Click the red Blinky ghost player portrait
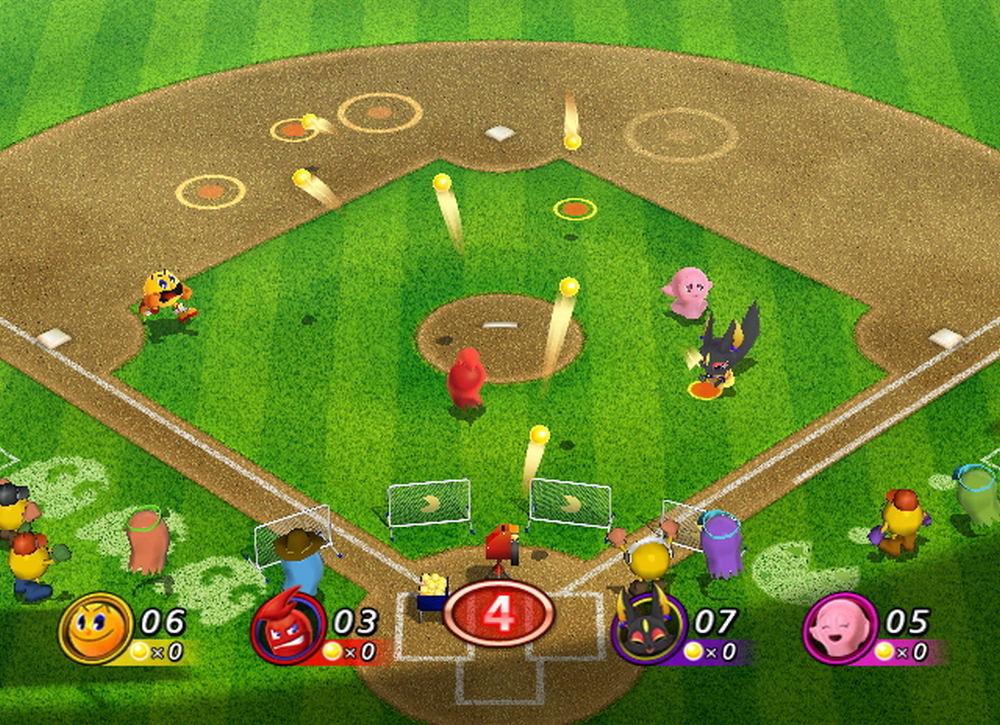1000x725 pixels. (288, 627)
